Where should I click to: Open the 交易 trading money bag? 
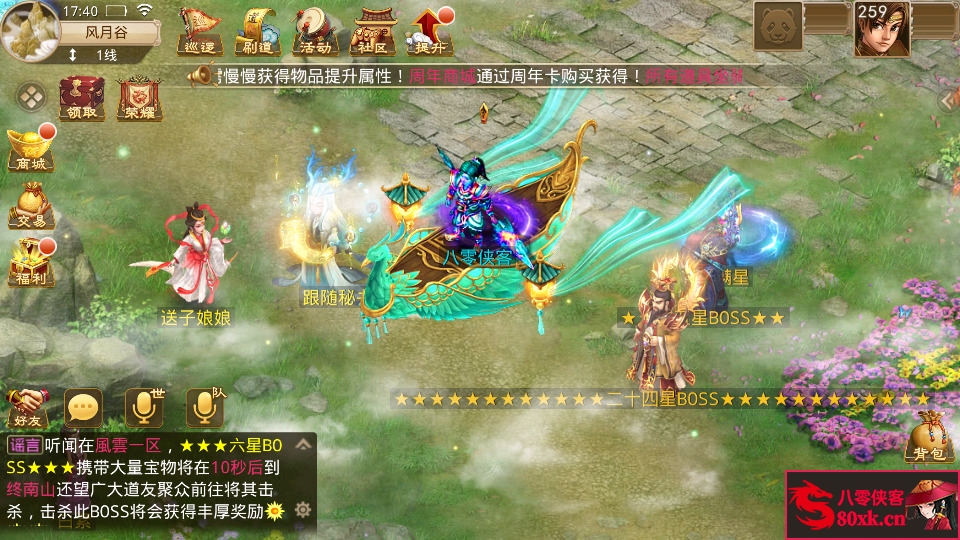pyautogui.click(x=29, y=205)
